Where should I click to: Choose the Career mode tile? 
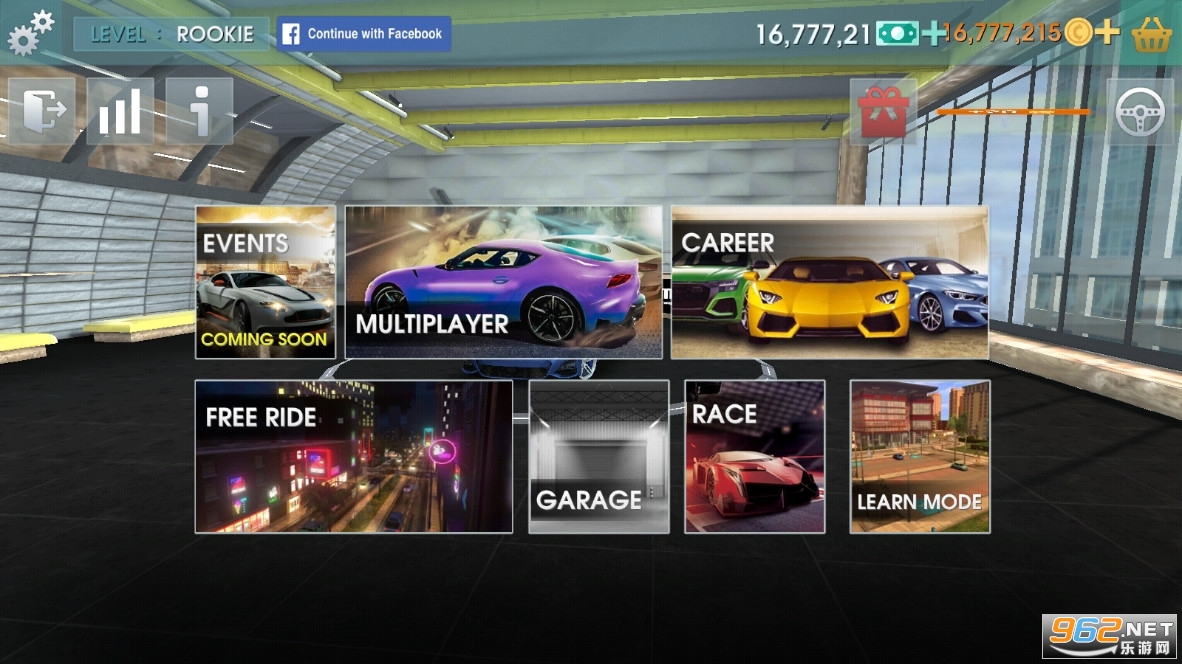pos(829,282)
